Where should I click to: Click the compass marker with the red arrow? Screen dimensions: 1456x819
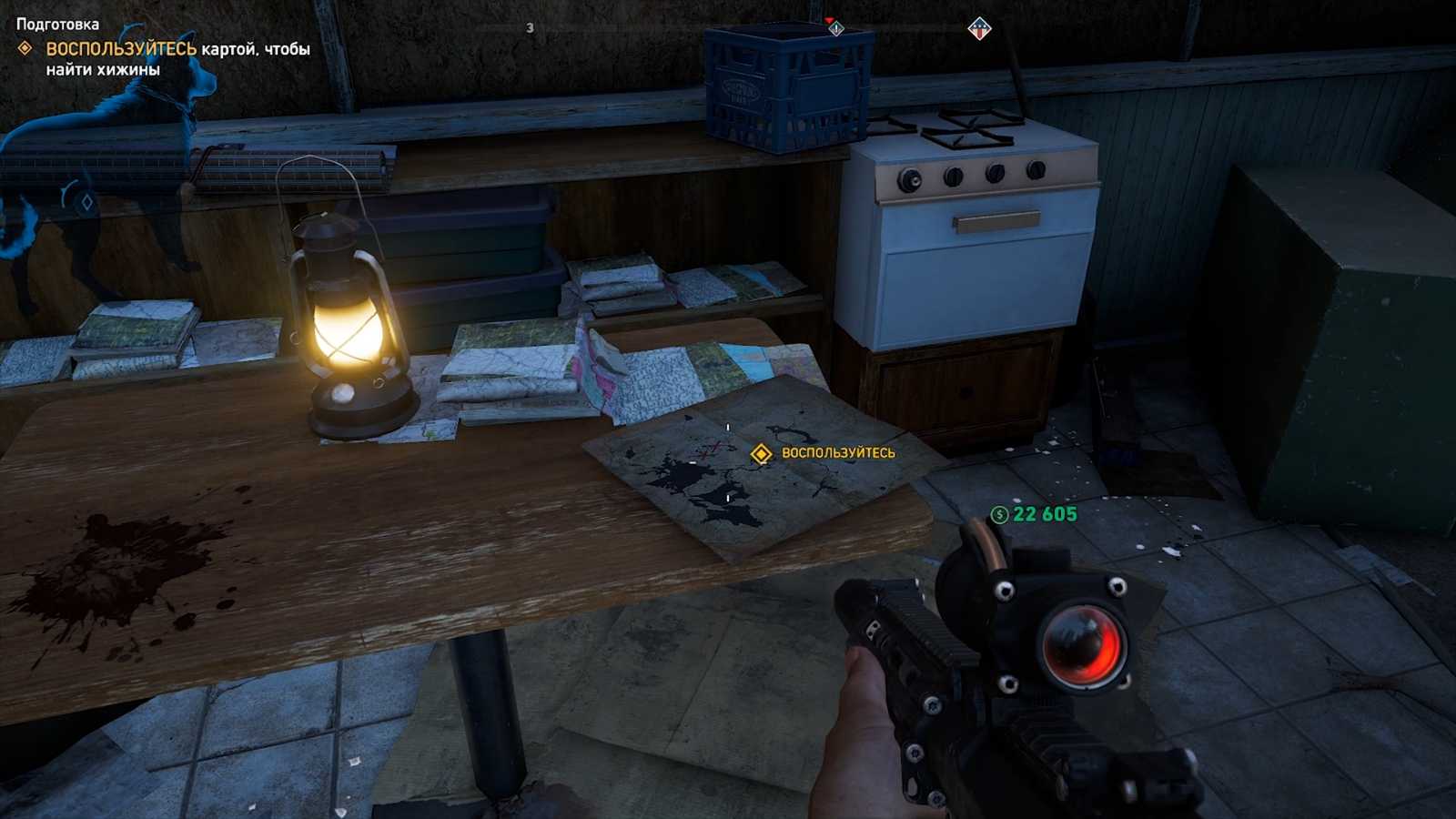835,27
